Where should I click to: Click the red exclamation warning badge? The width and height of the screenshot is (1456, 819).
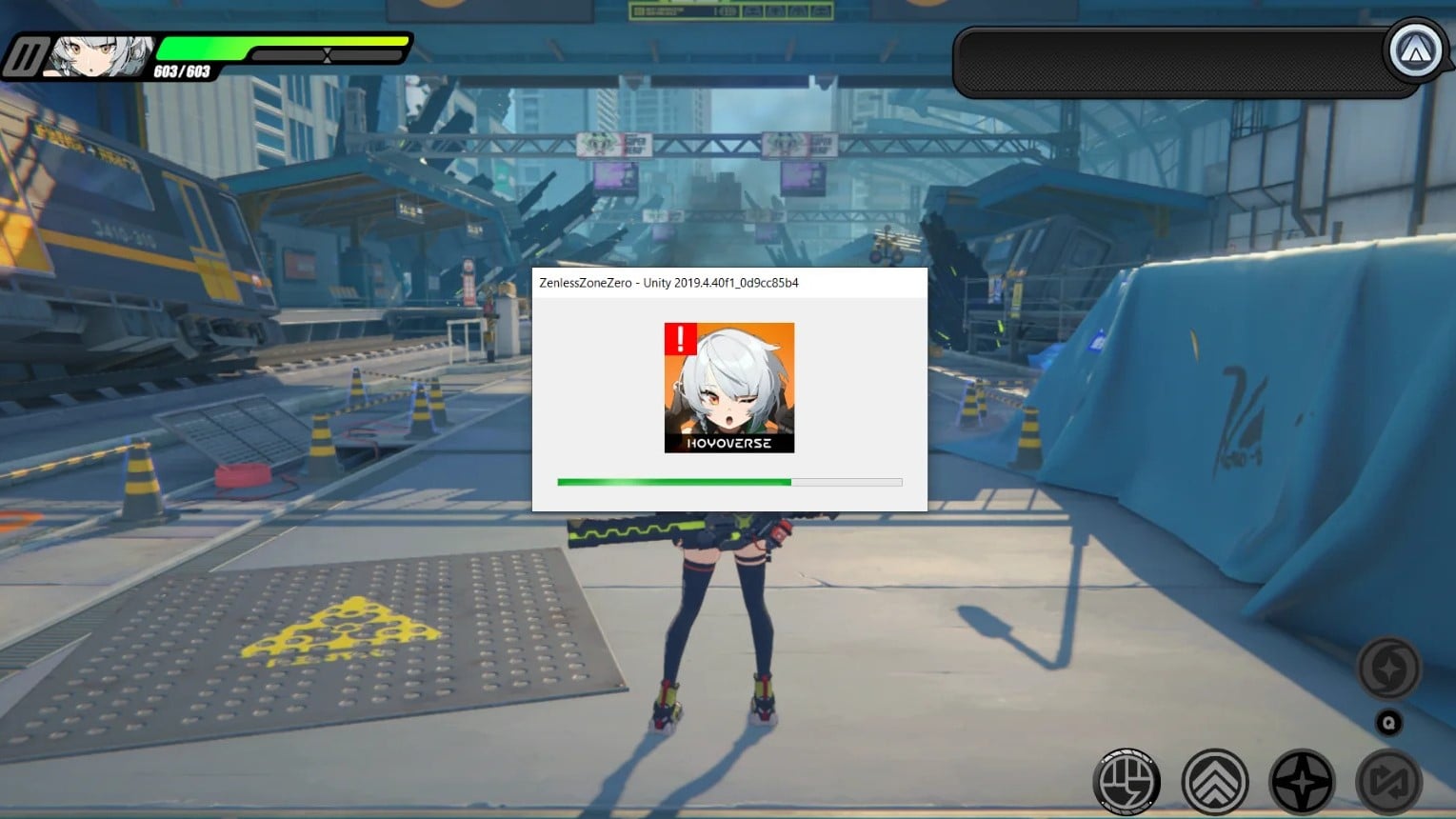[x=680, y=339]
